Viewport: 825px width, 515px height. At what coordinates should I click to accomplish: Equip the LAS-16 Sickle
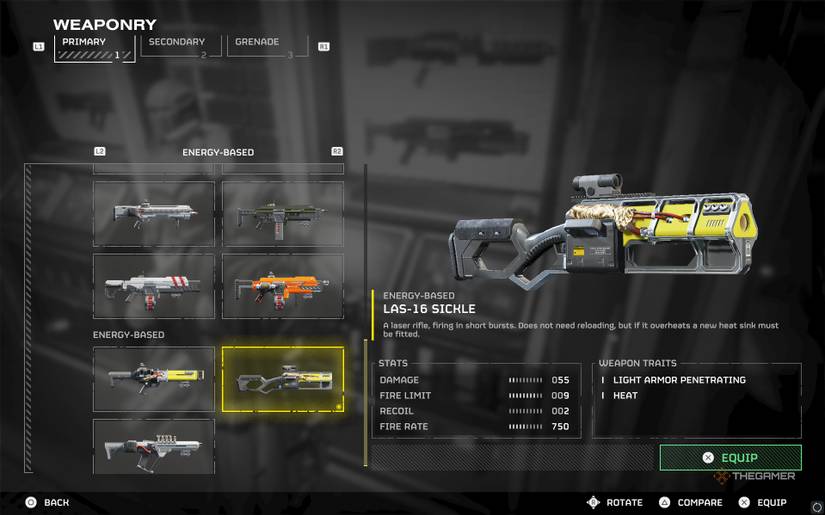pyautogui.click(x=730, y=457)
